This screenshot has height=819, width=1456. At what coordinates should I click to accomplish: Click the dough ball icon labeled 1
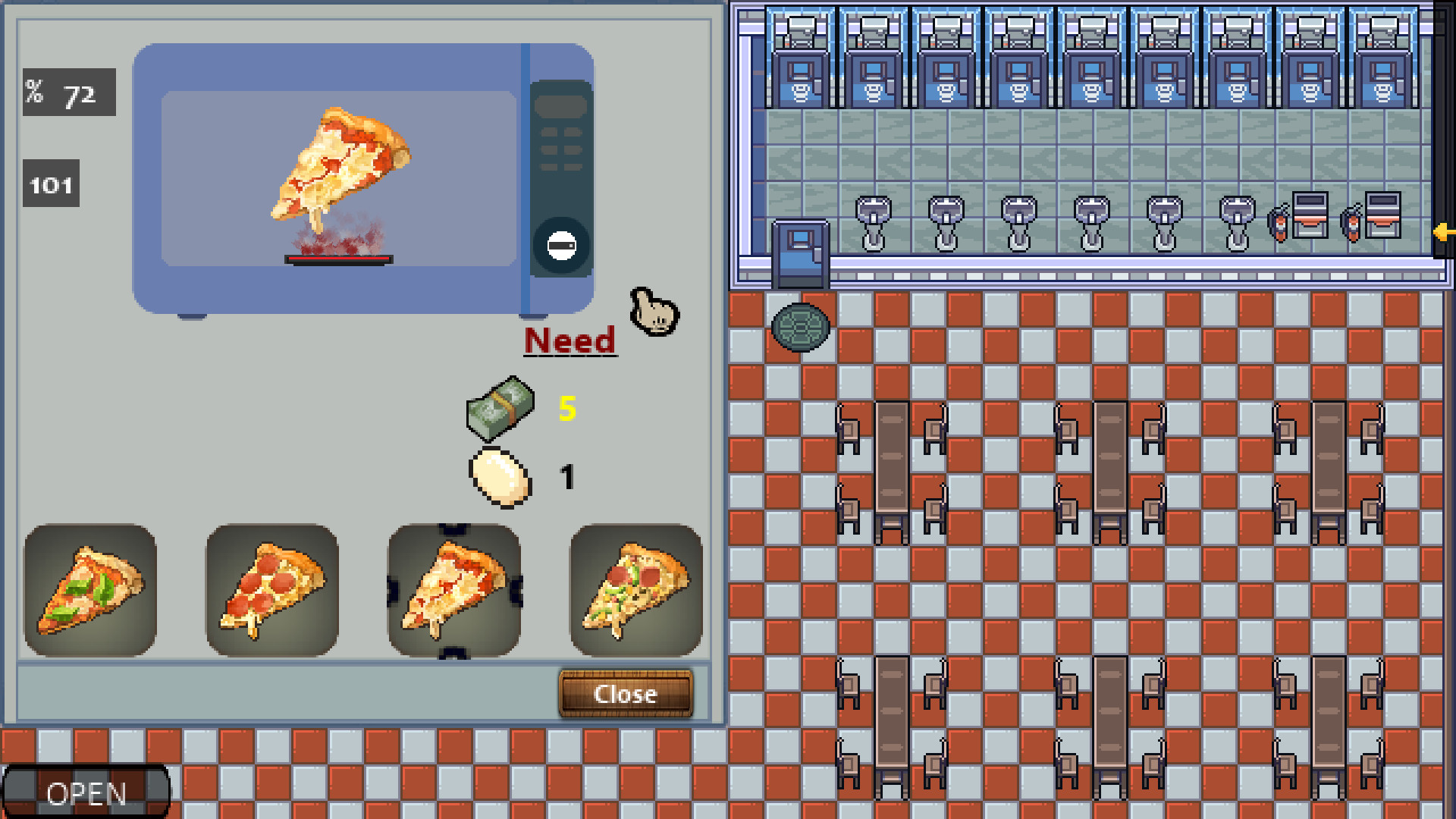499,478
